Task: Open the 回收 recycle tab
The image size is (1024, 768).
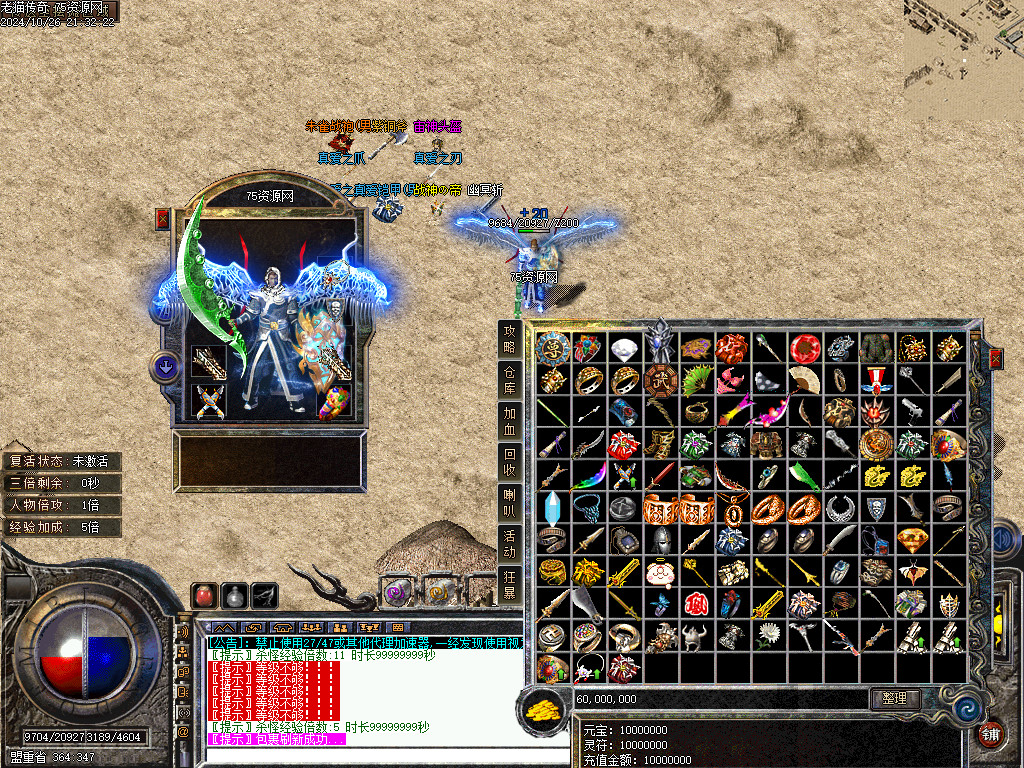Action: 510,462
